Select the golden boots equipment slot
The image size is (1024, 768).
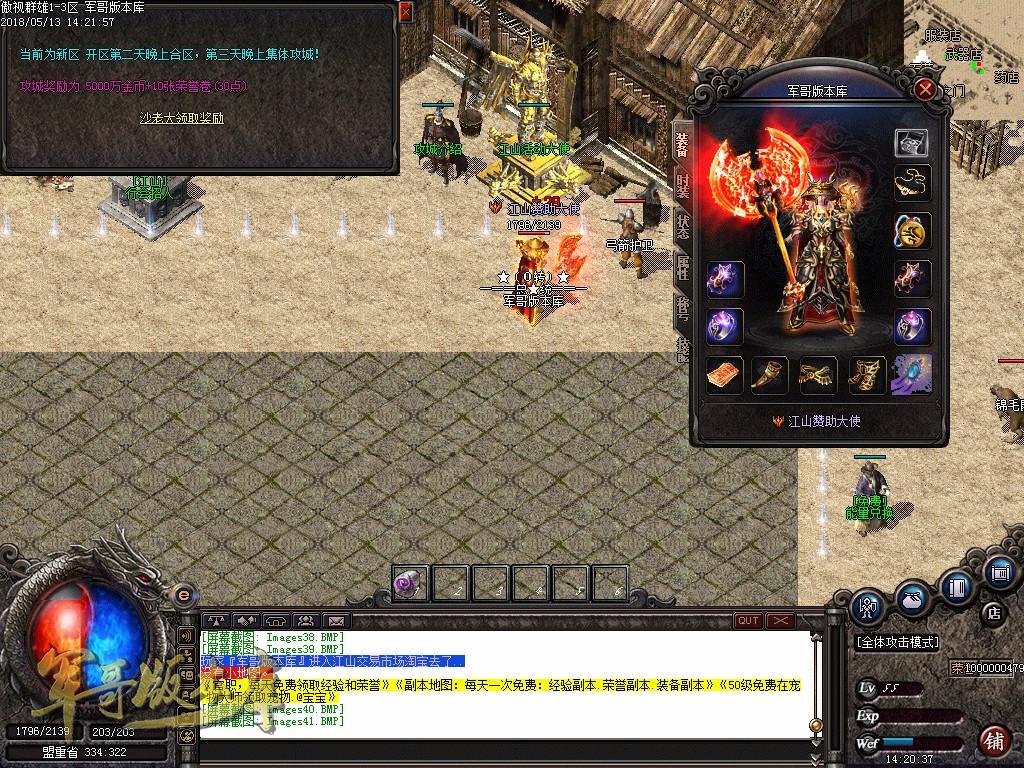pyautogui.click(x=867, y=375)
